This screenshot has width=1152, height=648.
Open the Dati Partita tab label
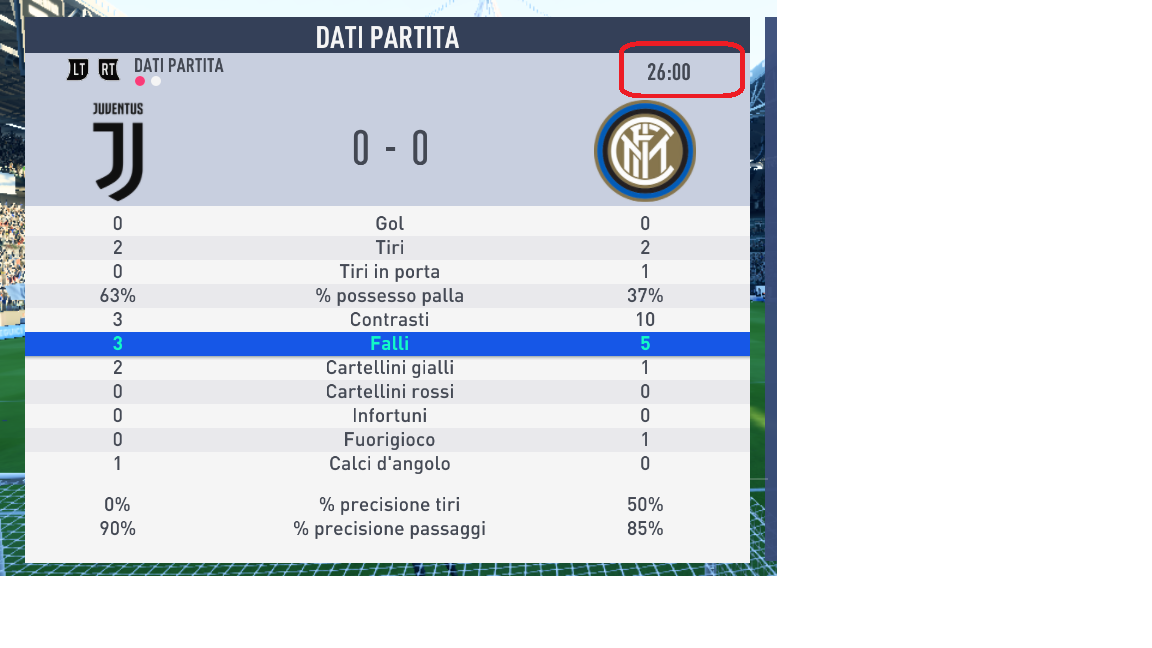(x=178, y=66)
